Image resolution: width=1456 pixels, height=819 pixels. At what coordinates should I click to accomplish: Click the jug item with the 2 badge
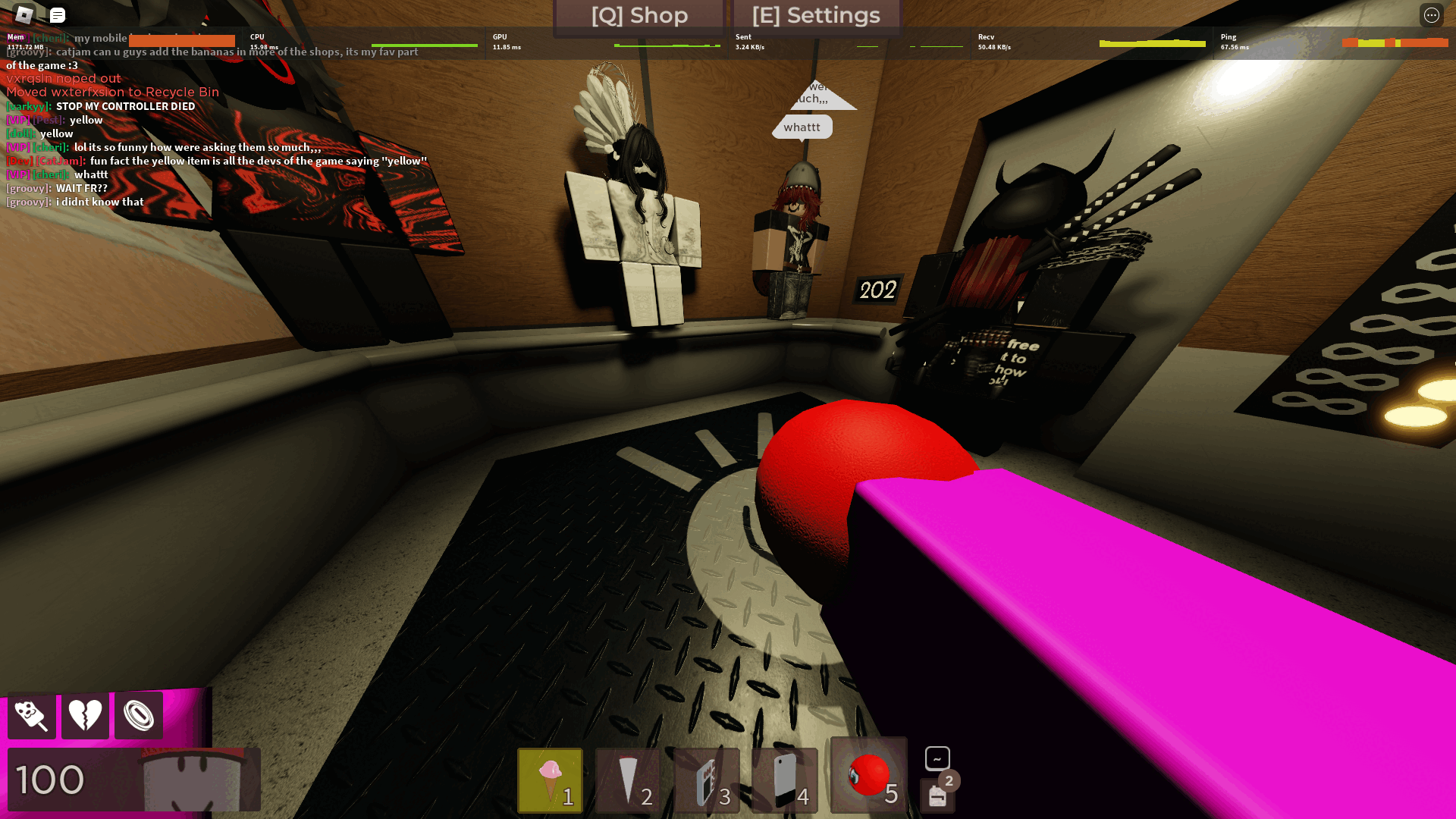pos(937,794)
